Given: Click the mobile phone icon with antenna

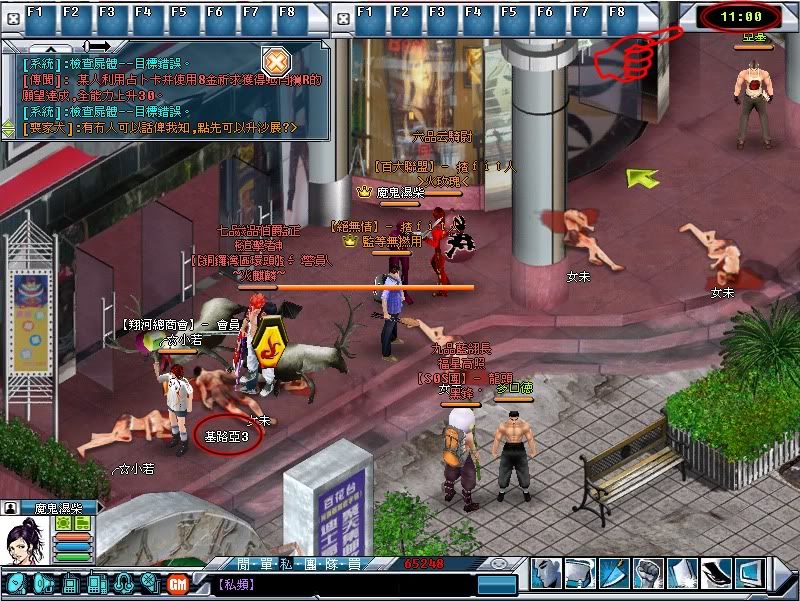Looking at the screenshot, I should pyautogui.click(x=70, y=582).
